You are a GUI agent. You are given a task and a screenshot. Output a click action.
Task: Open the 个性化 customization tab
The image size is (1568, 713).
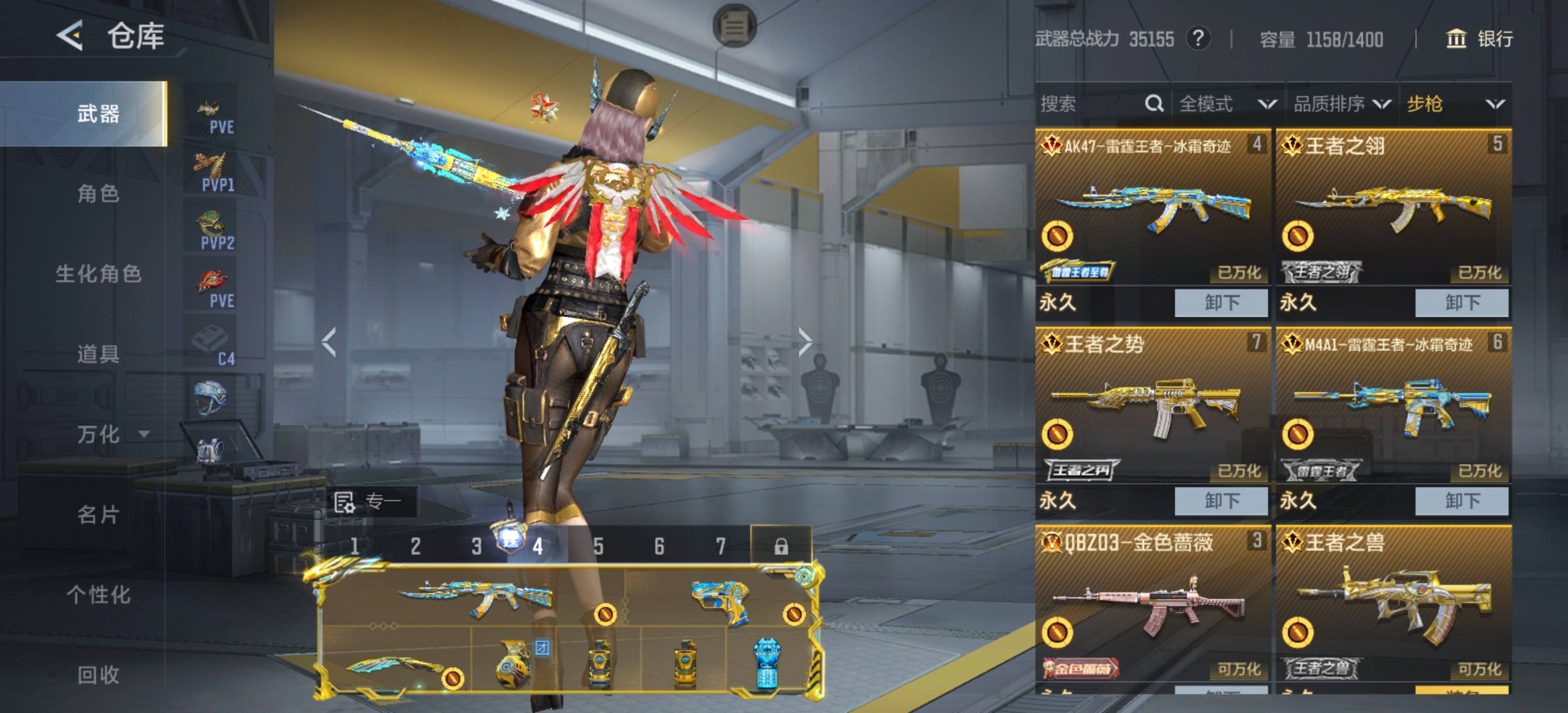point(98,595)
